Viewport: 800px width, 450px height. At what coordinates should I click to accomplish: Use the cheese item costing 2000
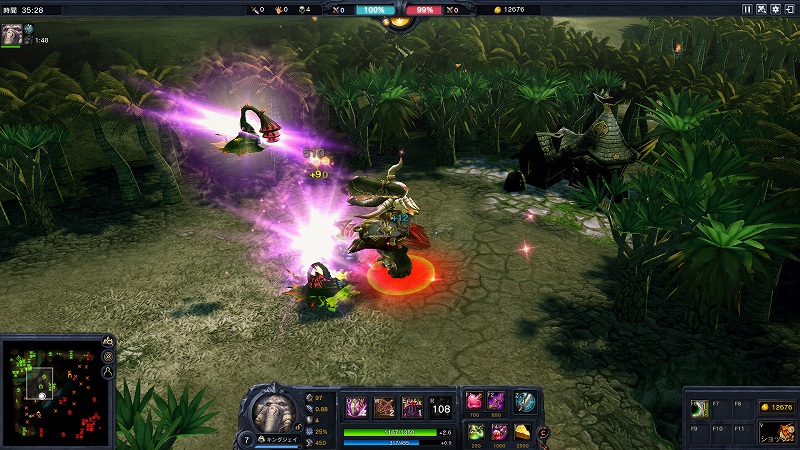[524, 431]
